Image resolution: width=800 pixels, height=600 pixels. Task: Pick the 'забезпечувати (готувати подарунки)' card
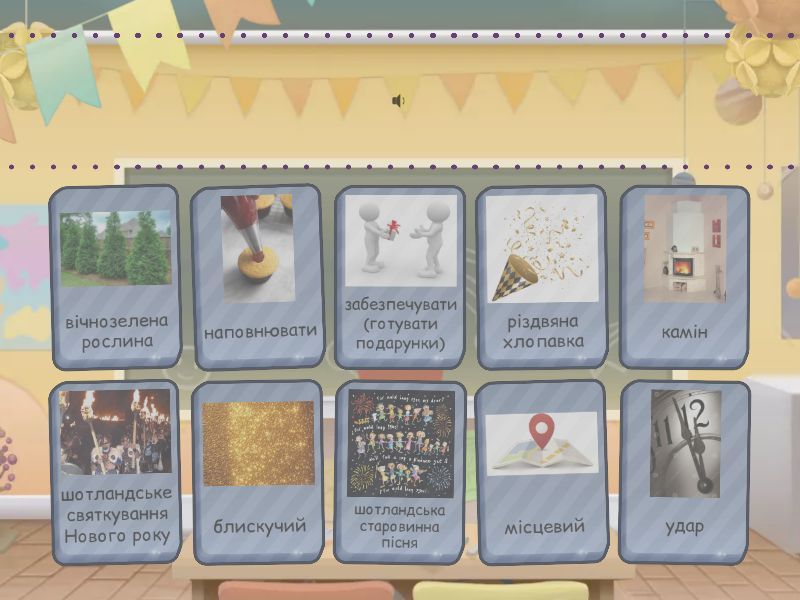tap(400, 277)
